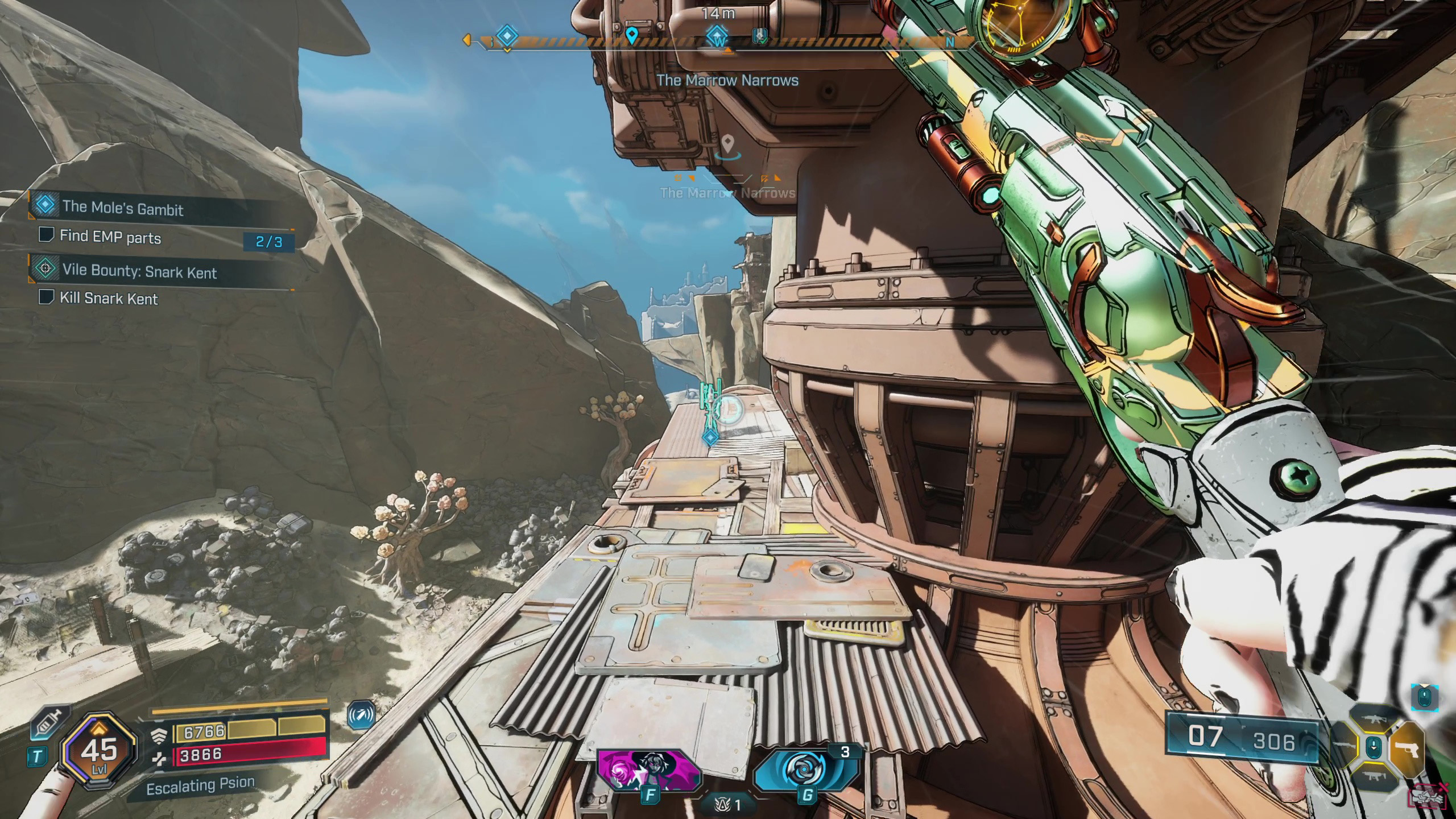The image size is (1456, 819).
Task: Switch to the top assault rifle slot
Action: 1374,720
